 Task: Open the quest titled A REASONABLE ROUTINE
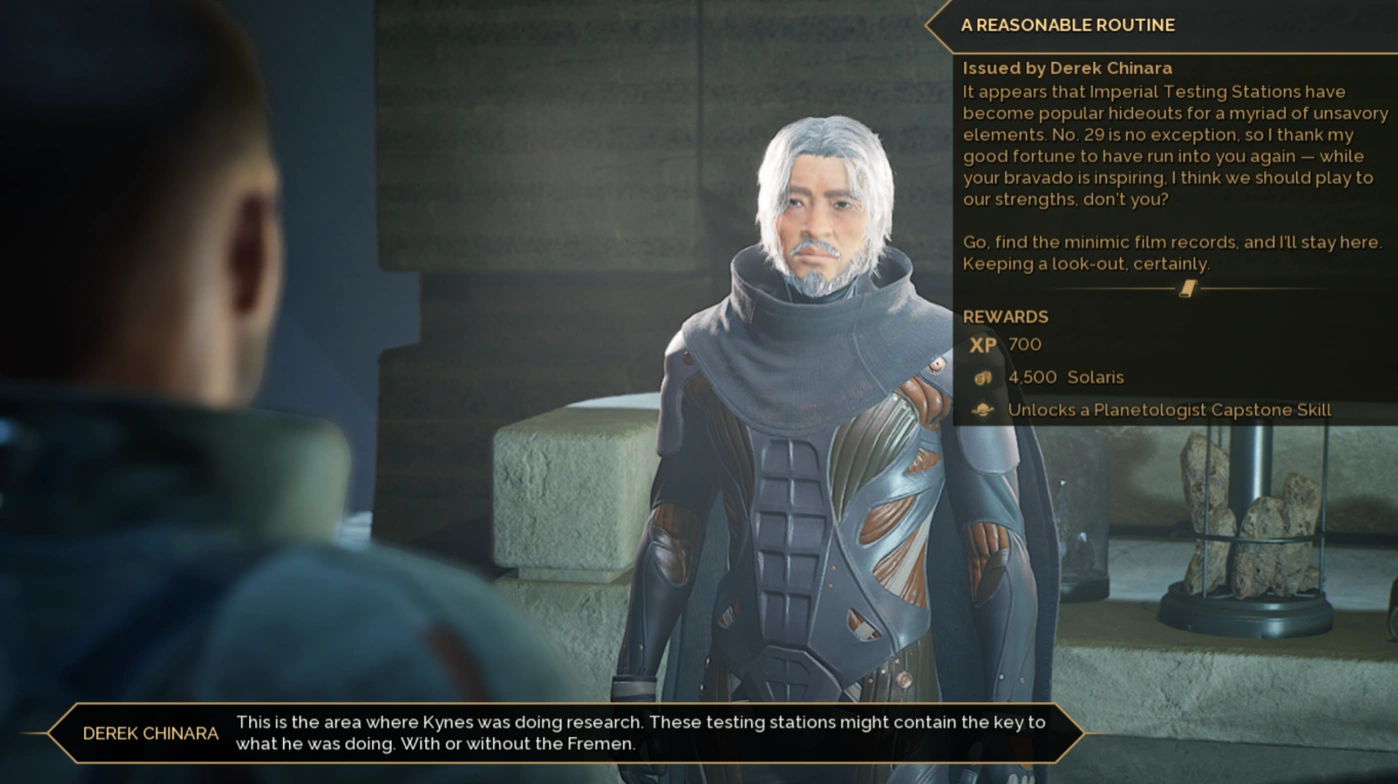(1070, 25)
